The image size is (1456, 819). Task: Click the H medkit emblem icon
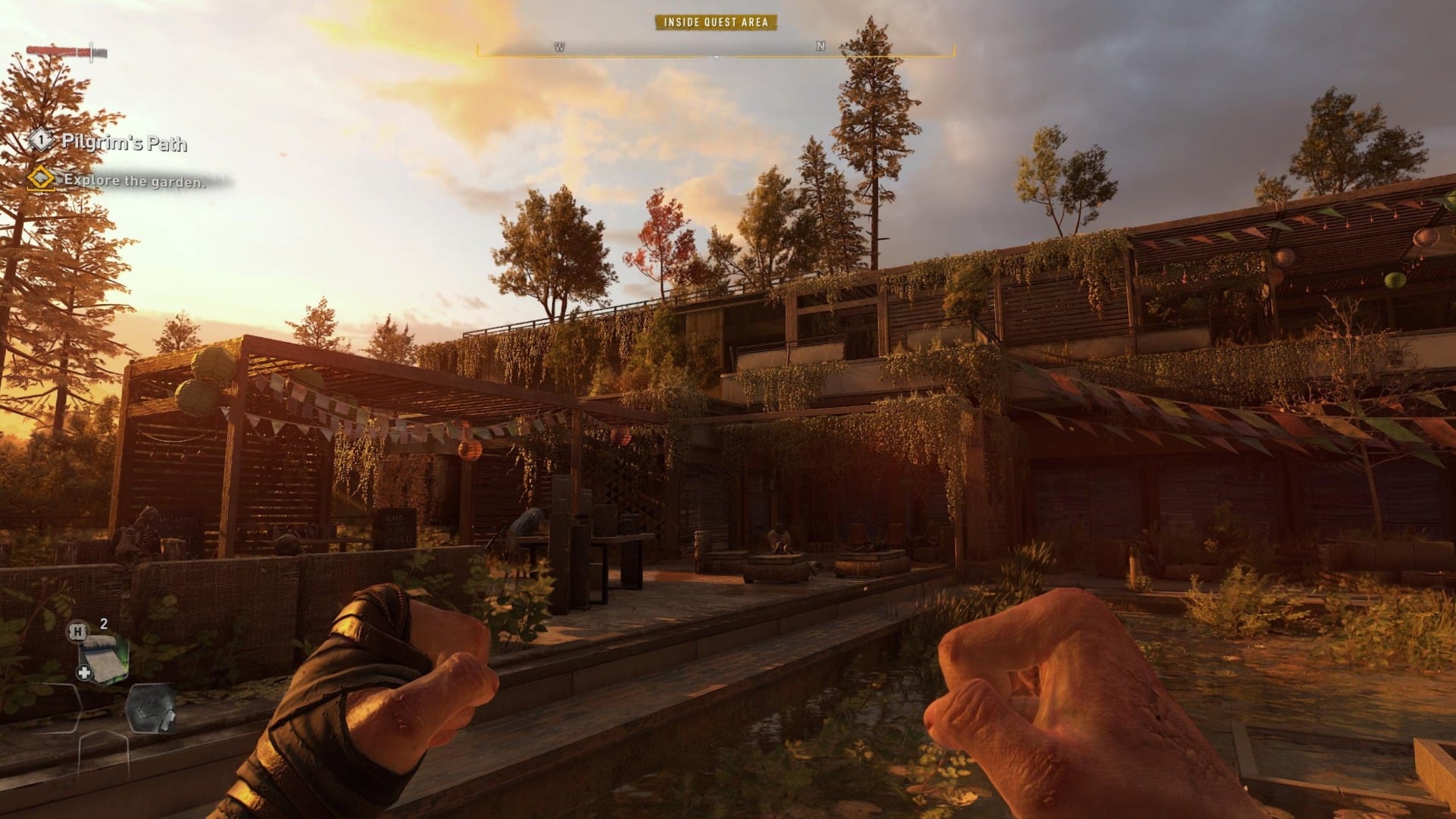point(78,631)
